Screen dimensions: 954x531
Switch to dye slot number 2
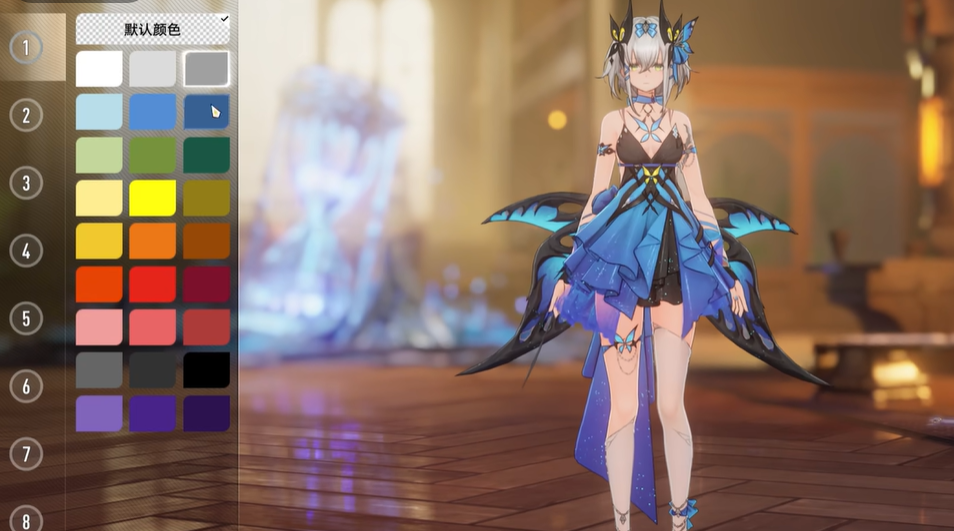point(26,115)
